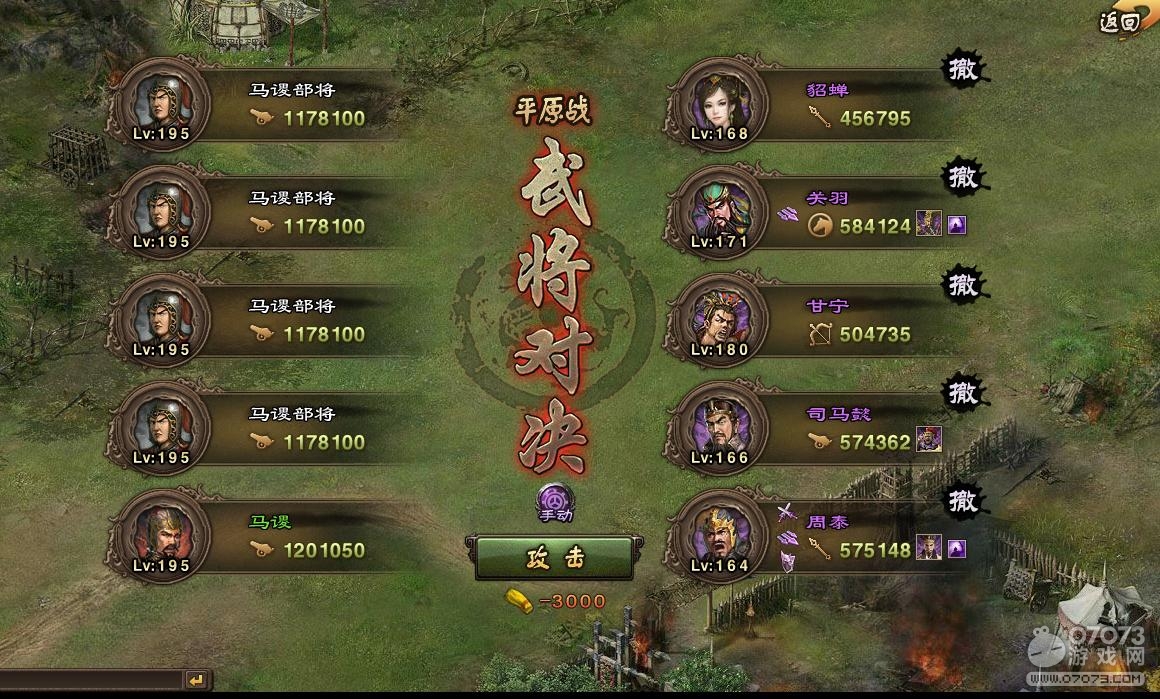1160x699 pixels.
Task: Click the purple skill icon beside 关羽
Action: tap(957, 226)
